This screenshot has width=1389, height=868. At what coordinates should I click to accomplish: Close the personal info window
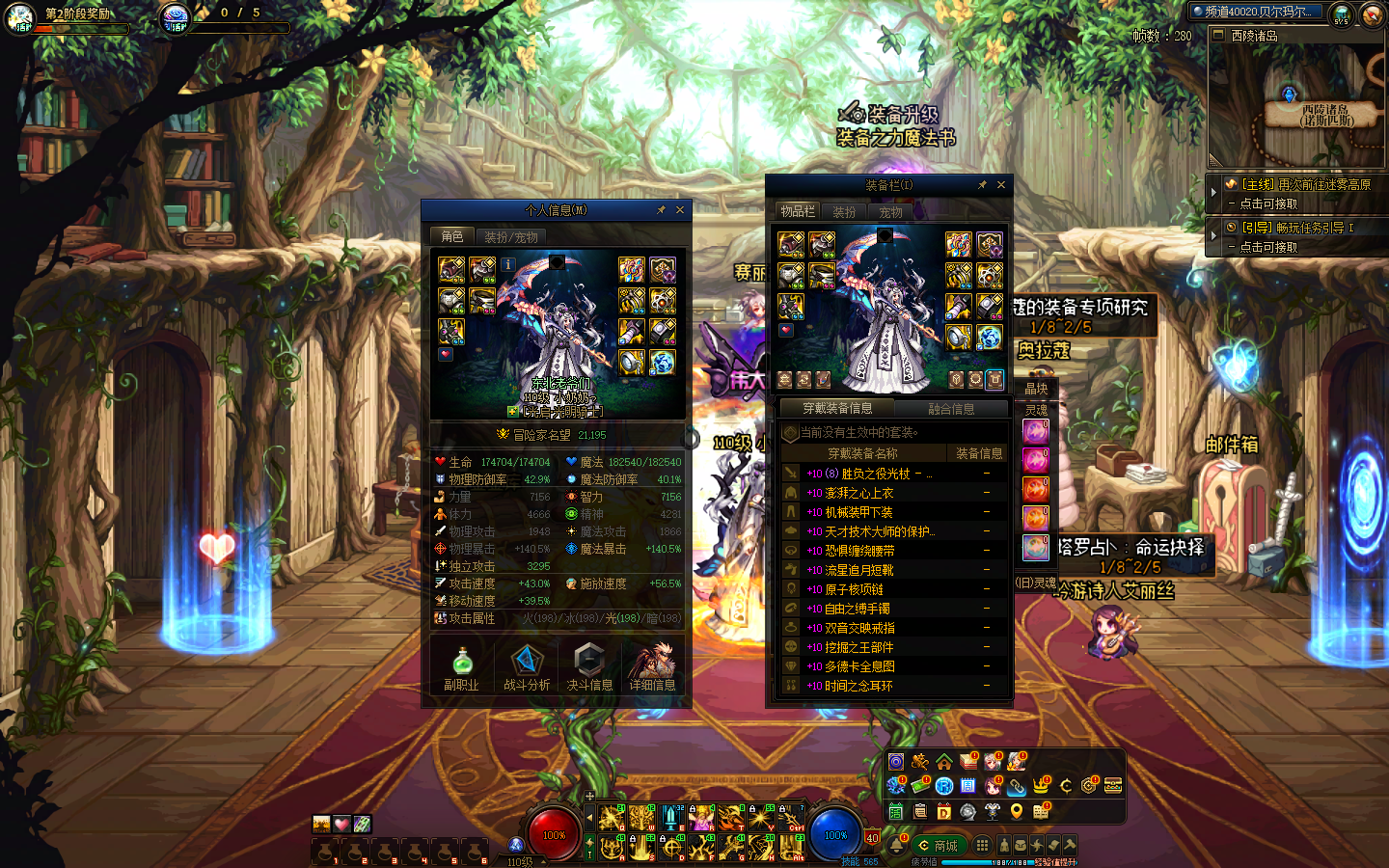point(680,210)
